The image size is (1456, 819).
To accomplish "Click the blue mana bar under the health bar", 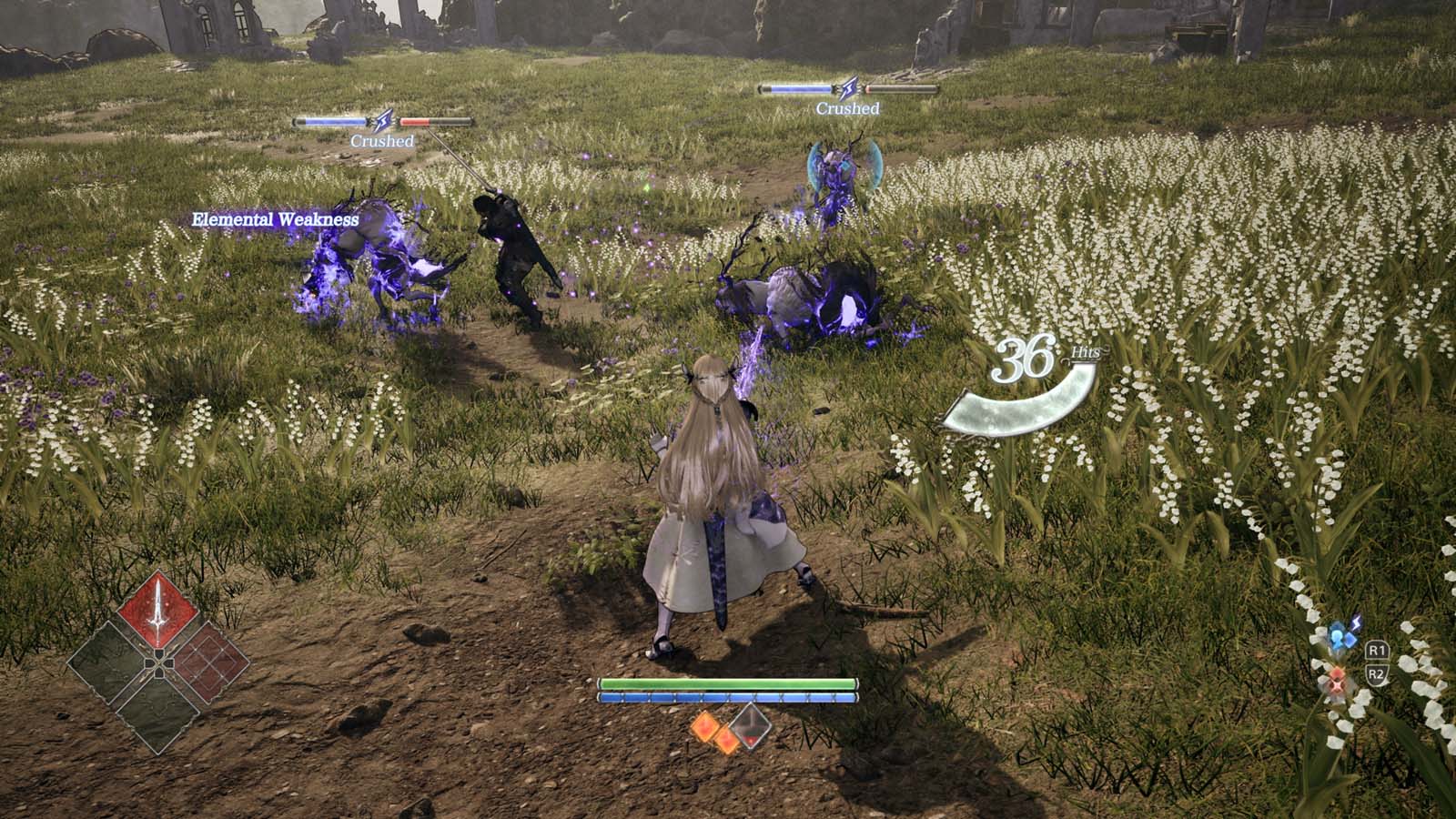I will pos(728,696).
